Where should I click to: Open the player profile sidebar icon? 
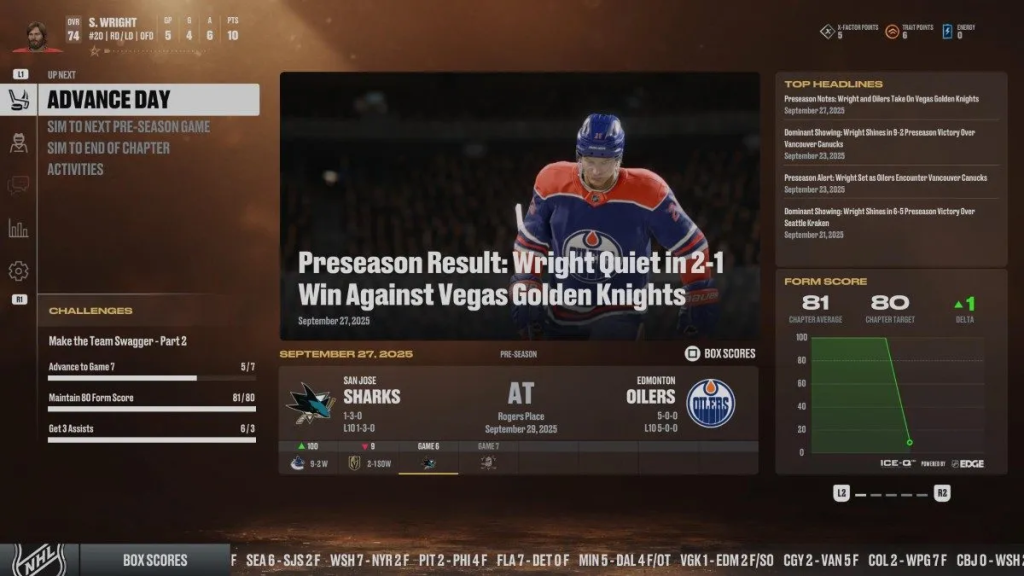pos(18,142)
